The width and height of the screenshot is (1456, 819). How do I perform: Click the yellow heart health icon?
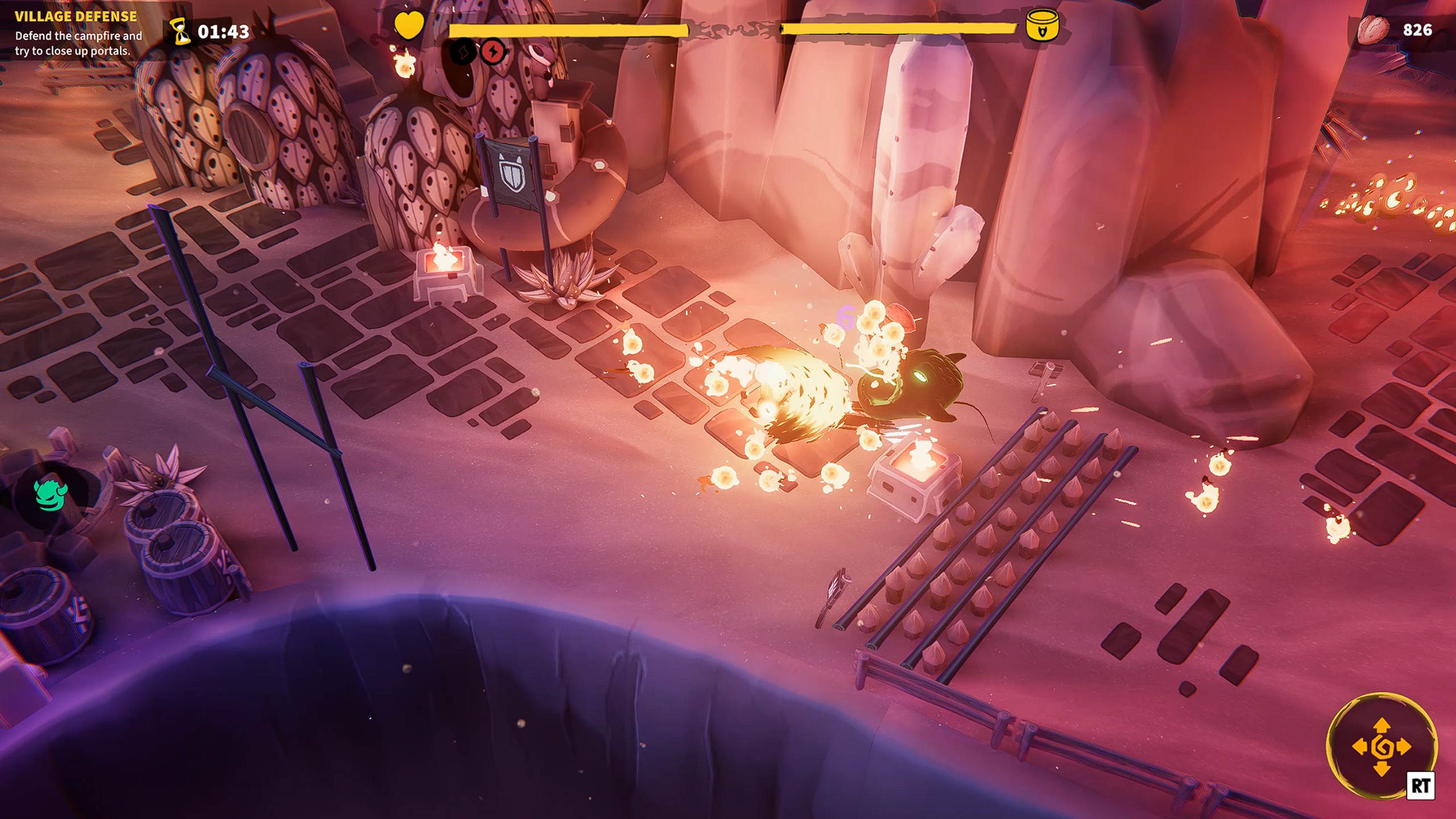pos(409,26)
